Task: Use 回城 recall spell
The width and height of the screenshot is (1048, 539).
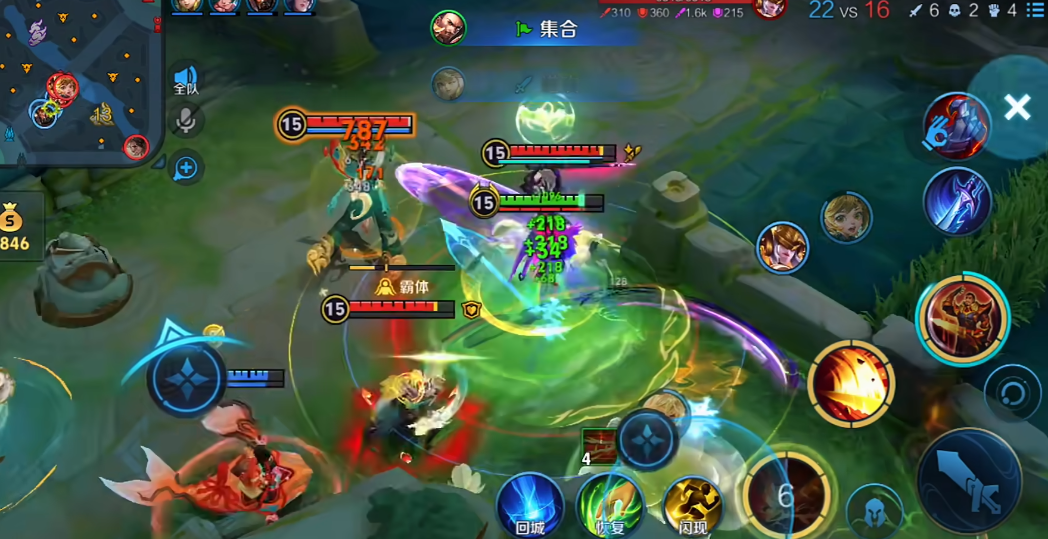Action: [530, 505]
